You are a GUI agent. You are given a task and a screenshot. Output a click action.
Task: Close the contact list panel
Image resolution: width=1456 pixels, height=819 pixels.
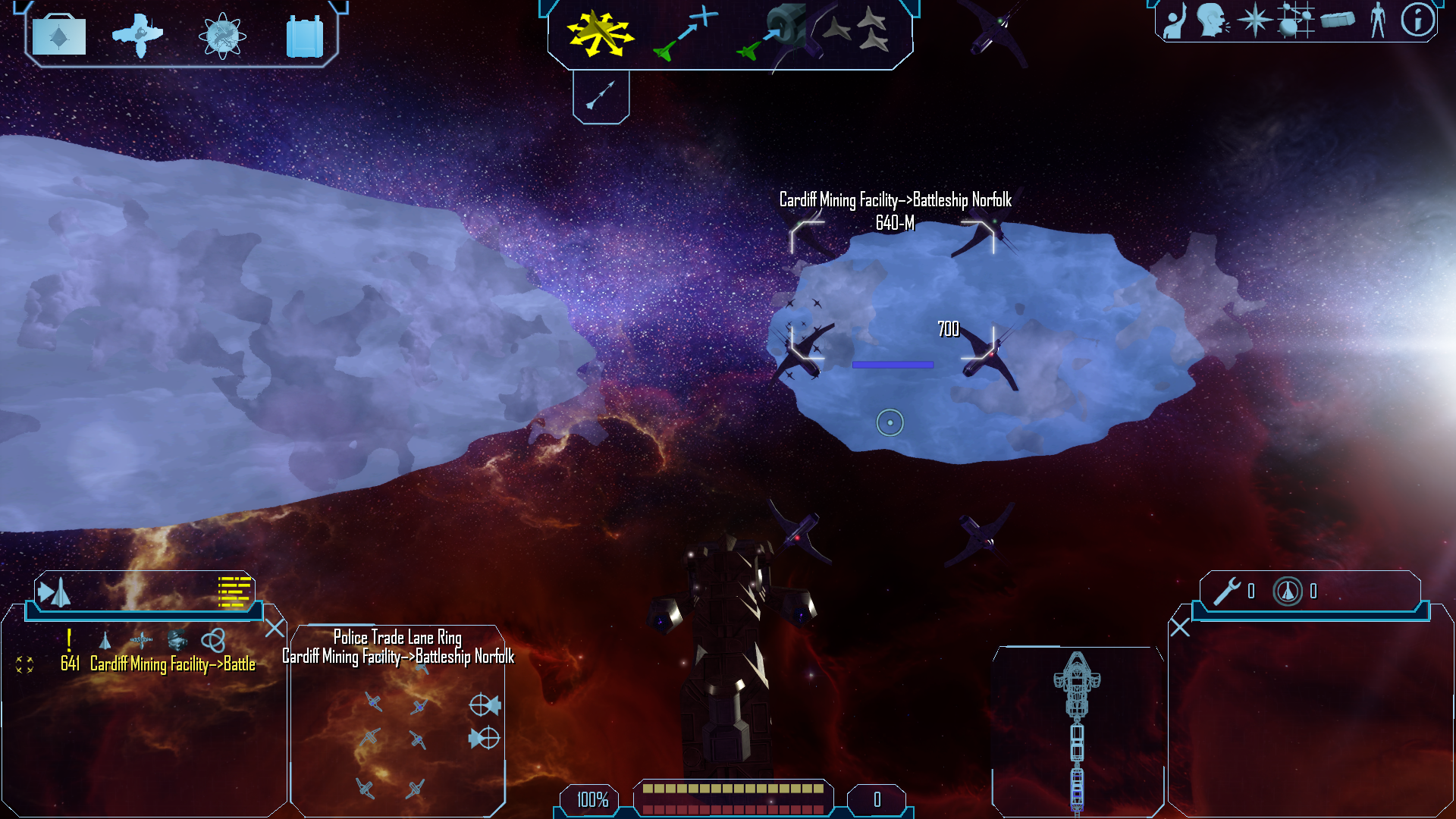click(275, 628)
